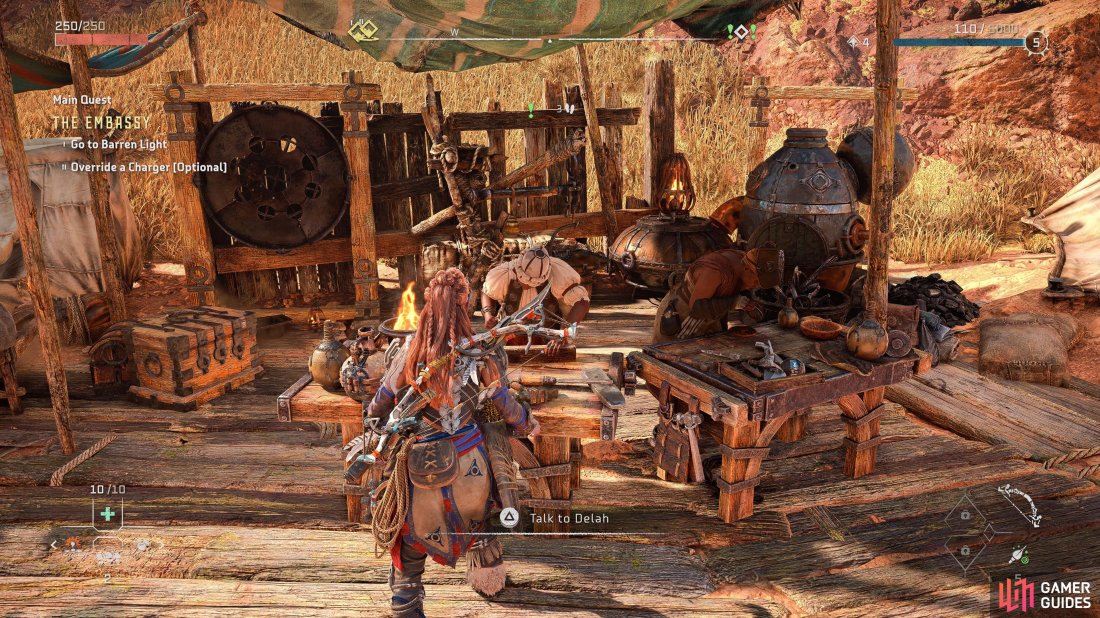The width and height of the screenshot is (1100, 618).
Task: Click the level 5 badge
Action: click(1036, 43)
